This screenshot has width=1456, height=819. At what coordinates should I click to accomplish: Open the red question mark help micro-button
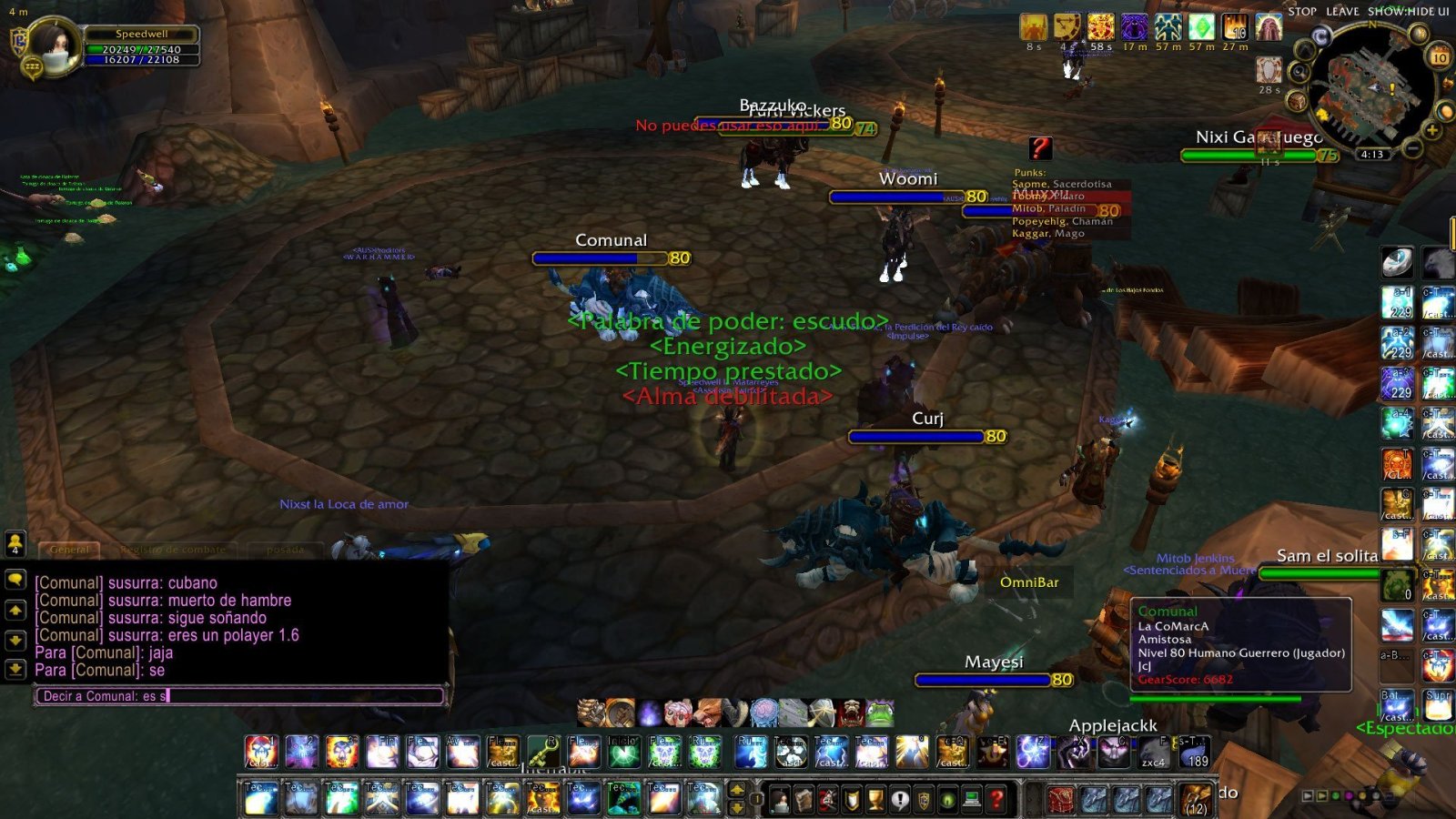coord(997,800)
